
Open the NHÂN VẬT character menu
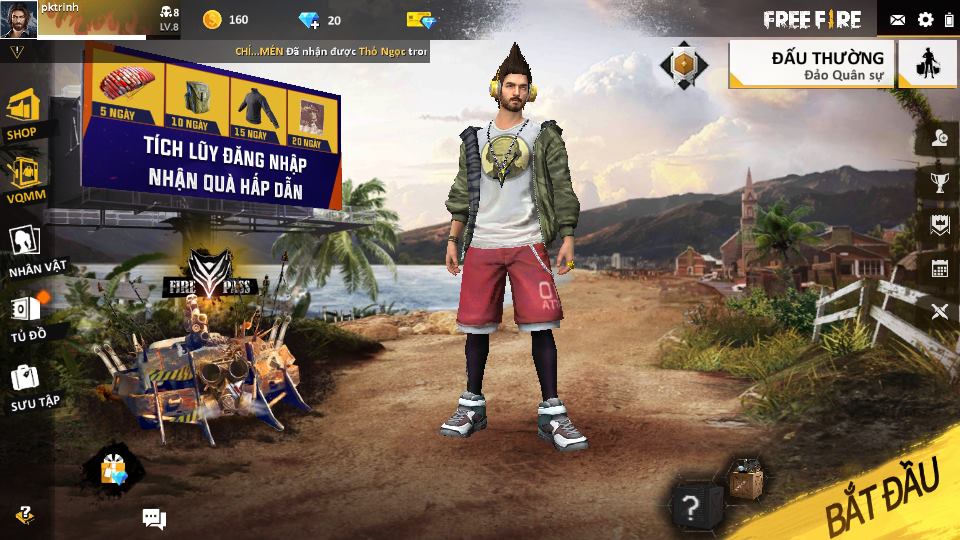tap(24, 247)
